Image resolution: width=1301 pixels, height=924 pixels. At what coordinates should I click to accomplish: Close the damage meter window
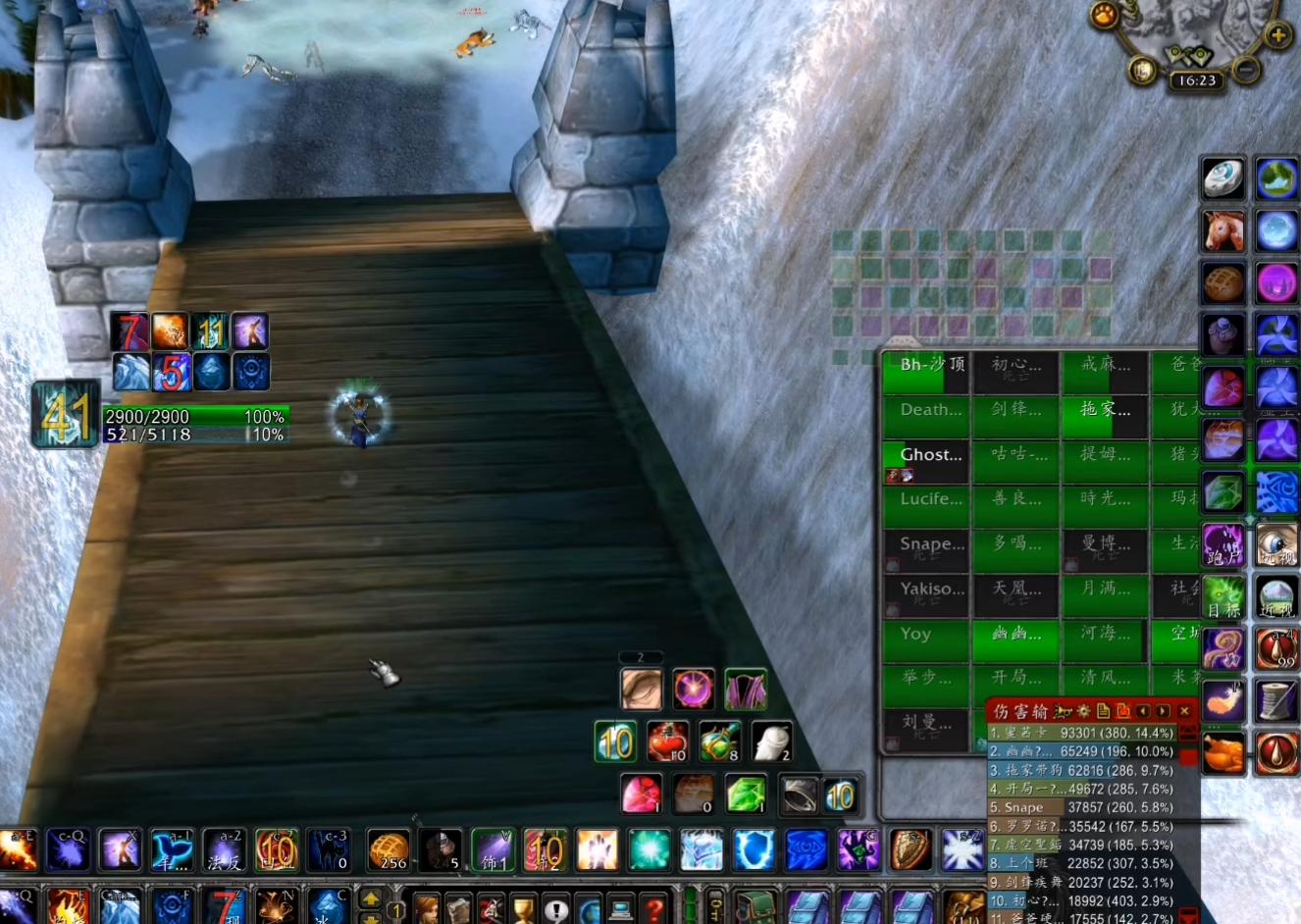click(x=1184, y=711)
